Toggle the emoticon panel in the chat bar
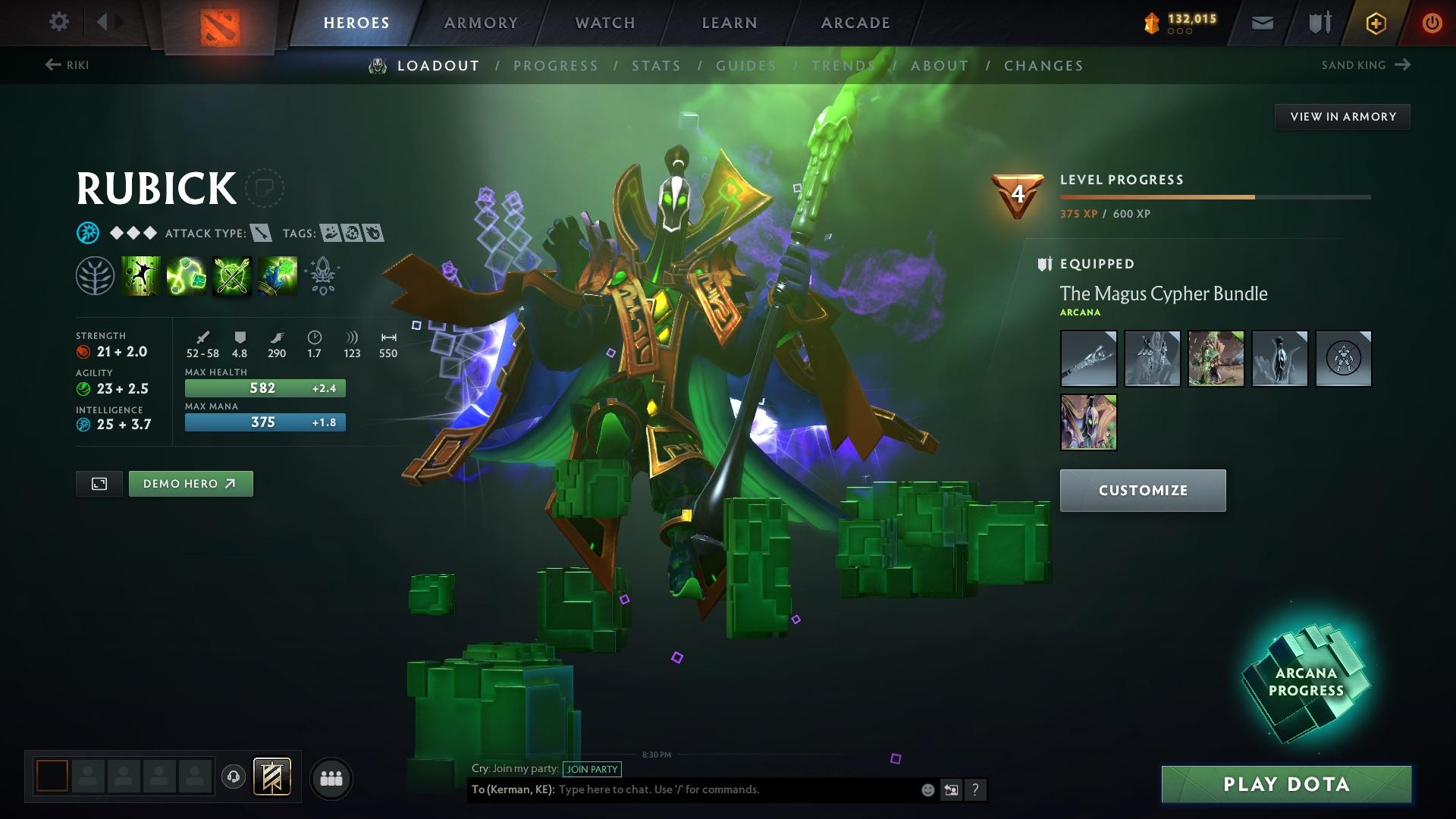This screenshot has width=1456, height=819. pyautogui.click(x=927, y=789)
